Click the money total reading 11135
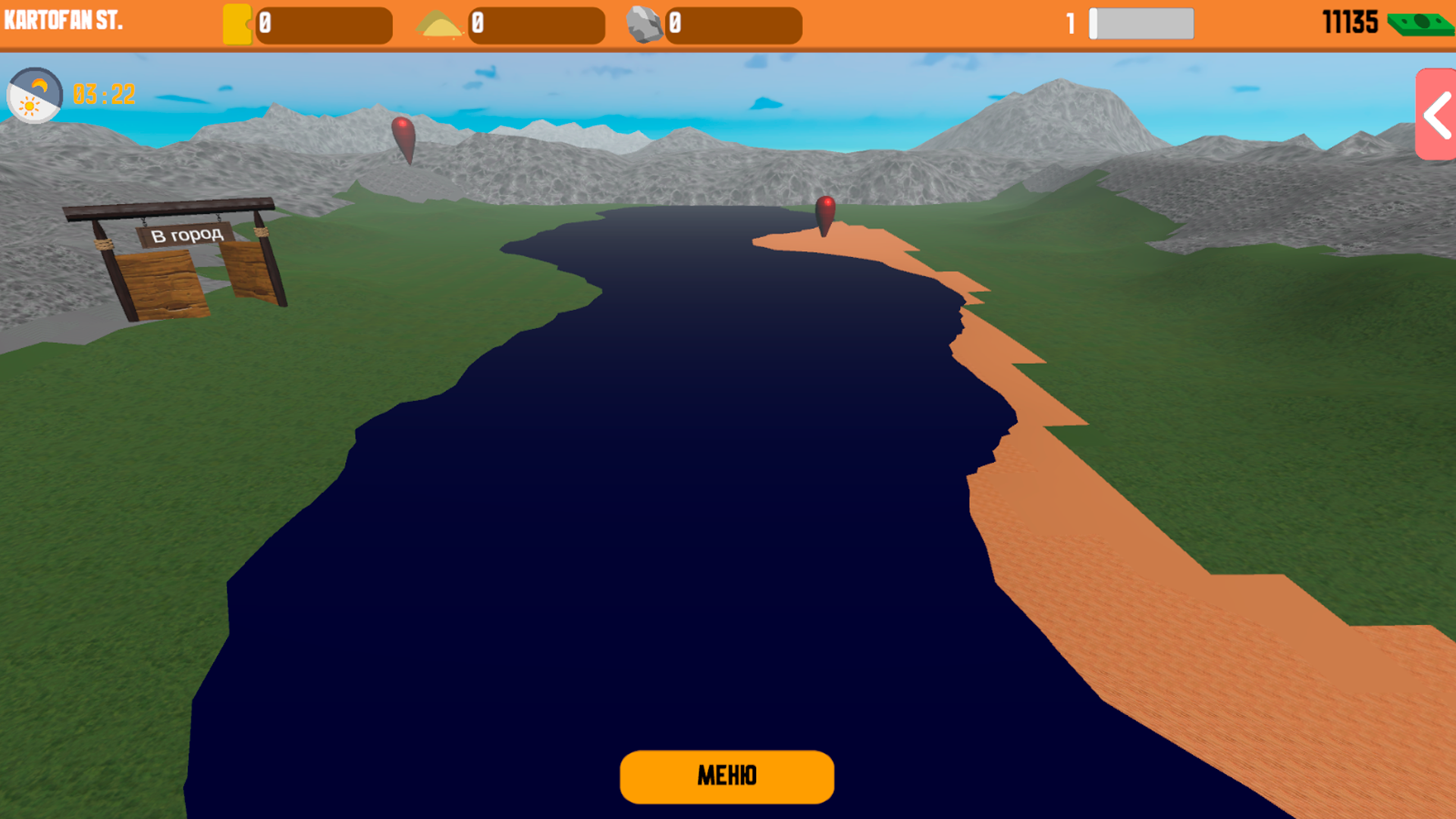The width and height of the screenshot is (1456, 819). point(1351,23)
